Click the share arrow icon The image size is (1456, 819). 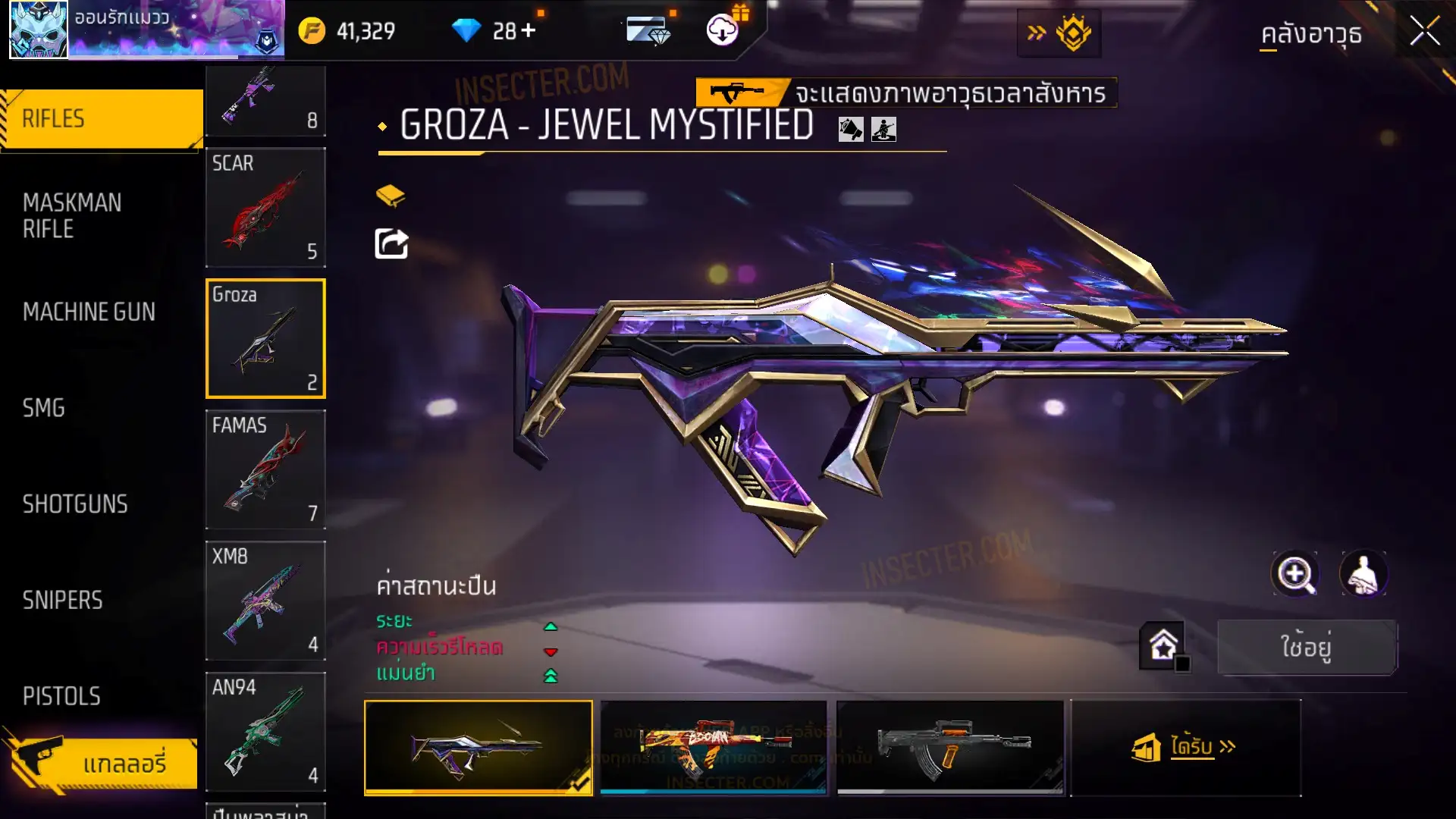click(x=392, y=244)
